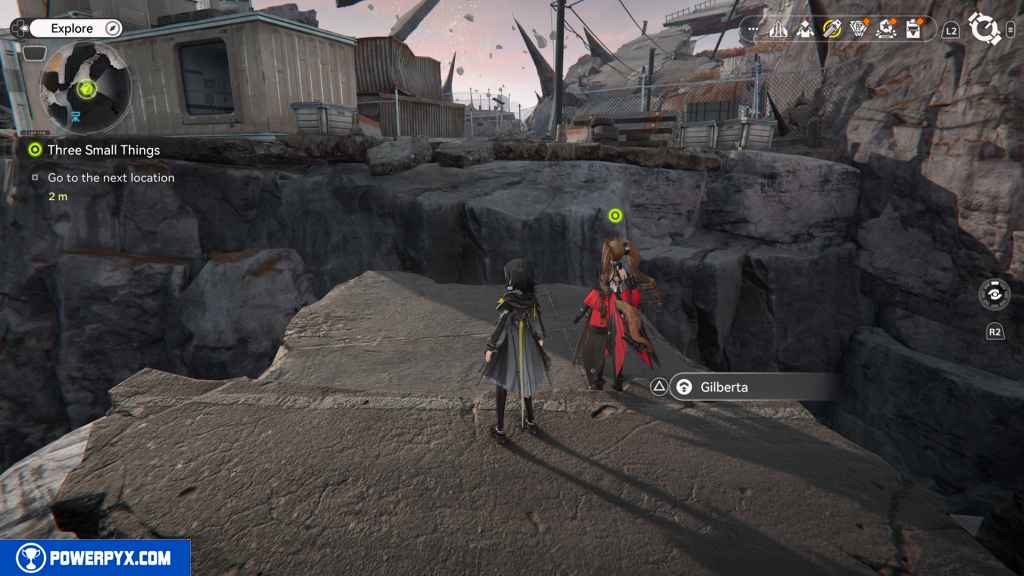
Task: Click the PowerPyx.com watermark logo
Action: (x=95, y=557)
